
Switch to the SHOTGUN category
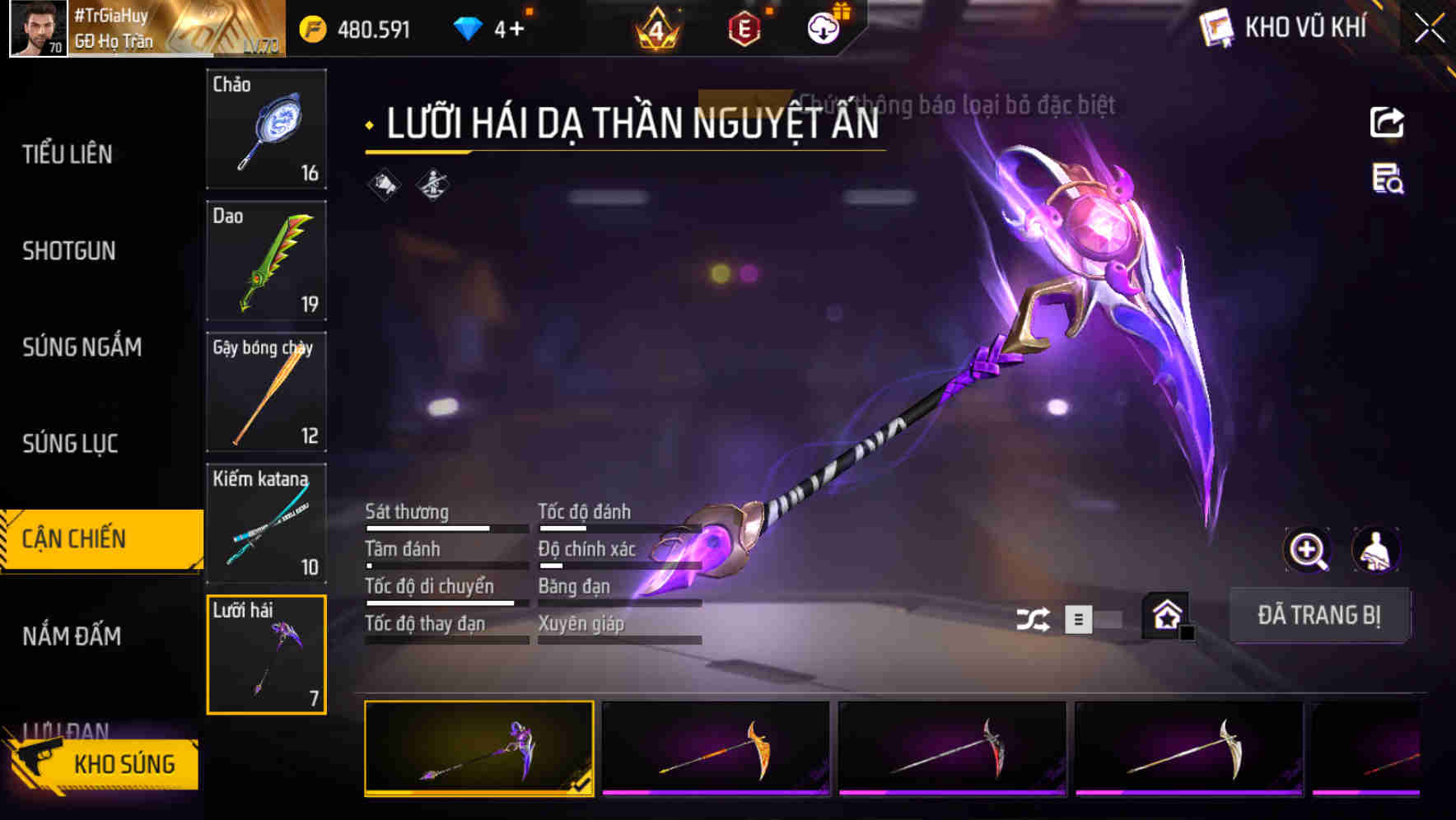[x=70, y=250]
